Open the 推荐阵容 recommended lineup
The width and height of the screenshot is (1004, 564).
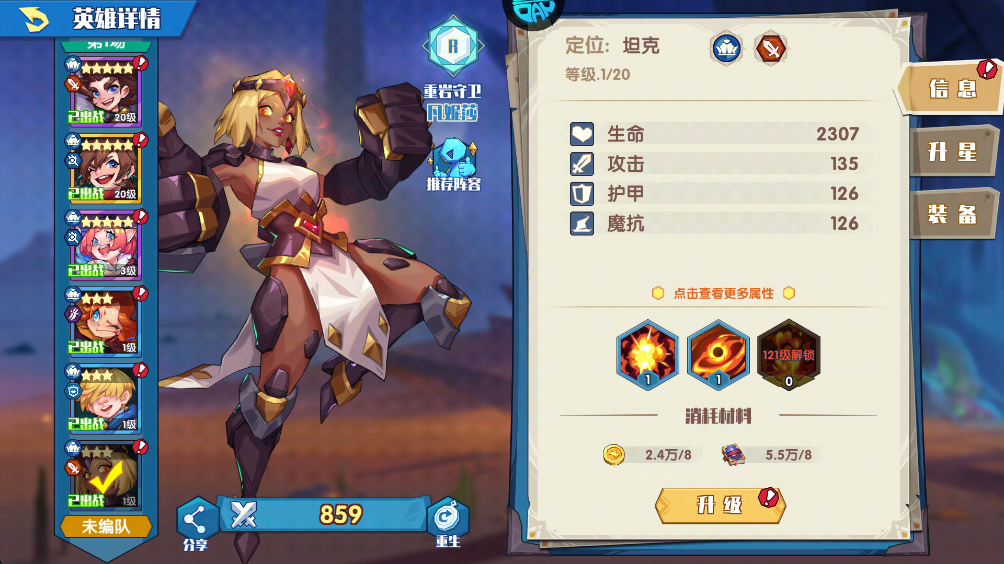tap(452, 164)
